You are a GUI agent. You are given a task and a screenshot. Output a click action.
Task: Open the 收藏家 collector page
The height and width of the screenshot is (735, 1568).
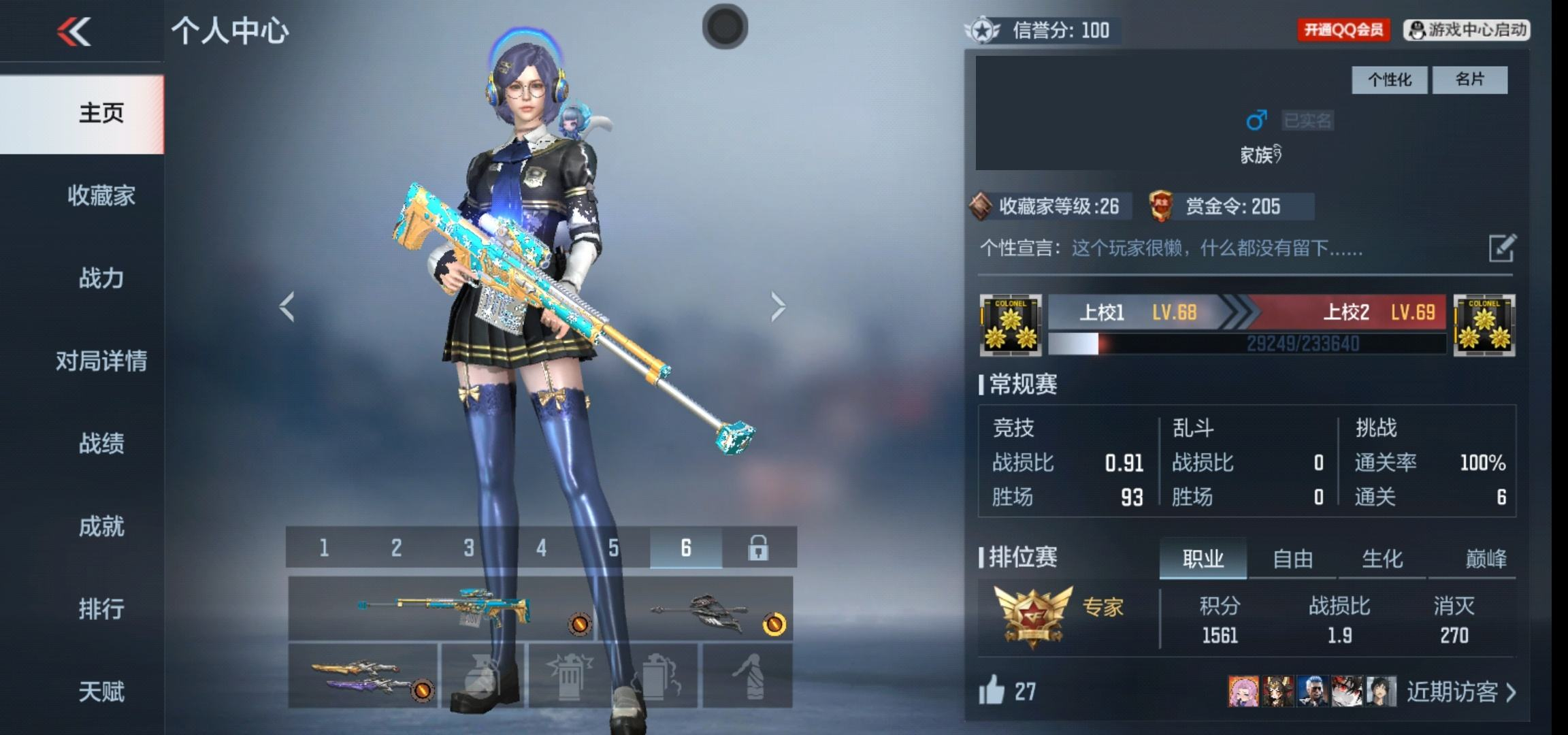[x=101, y=196]
